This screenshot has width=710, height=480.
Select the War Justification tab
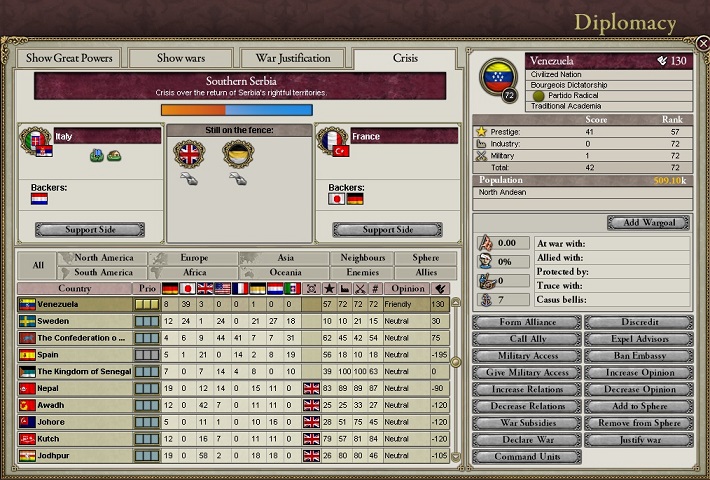pos(293,58)
